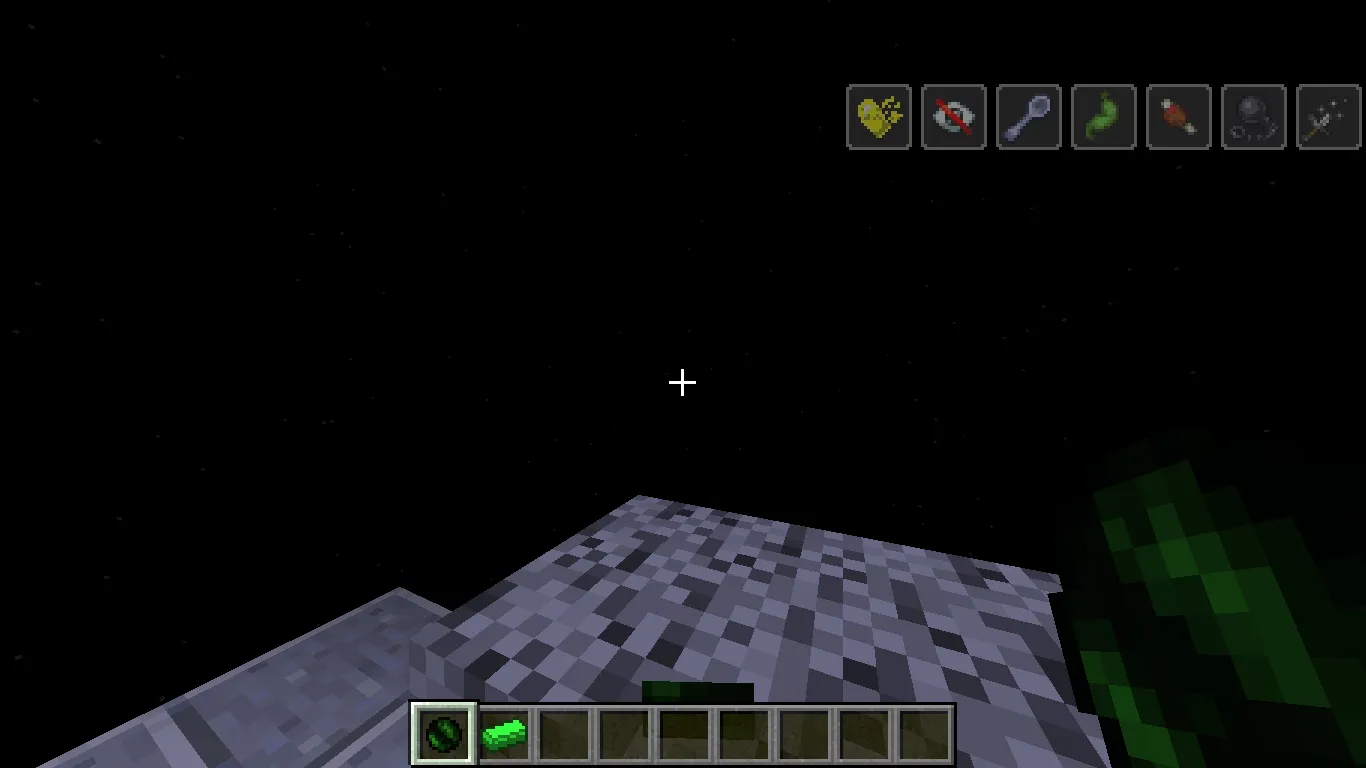Click the crosshair at screen center
Screen dimensions: 1366x768
tap(682, 383)
